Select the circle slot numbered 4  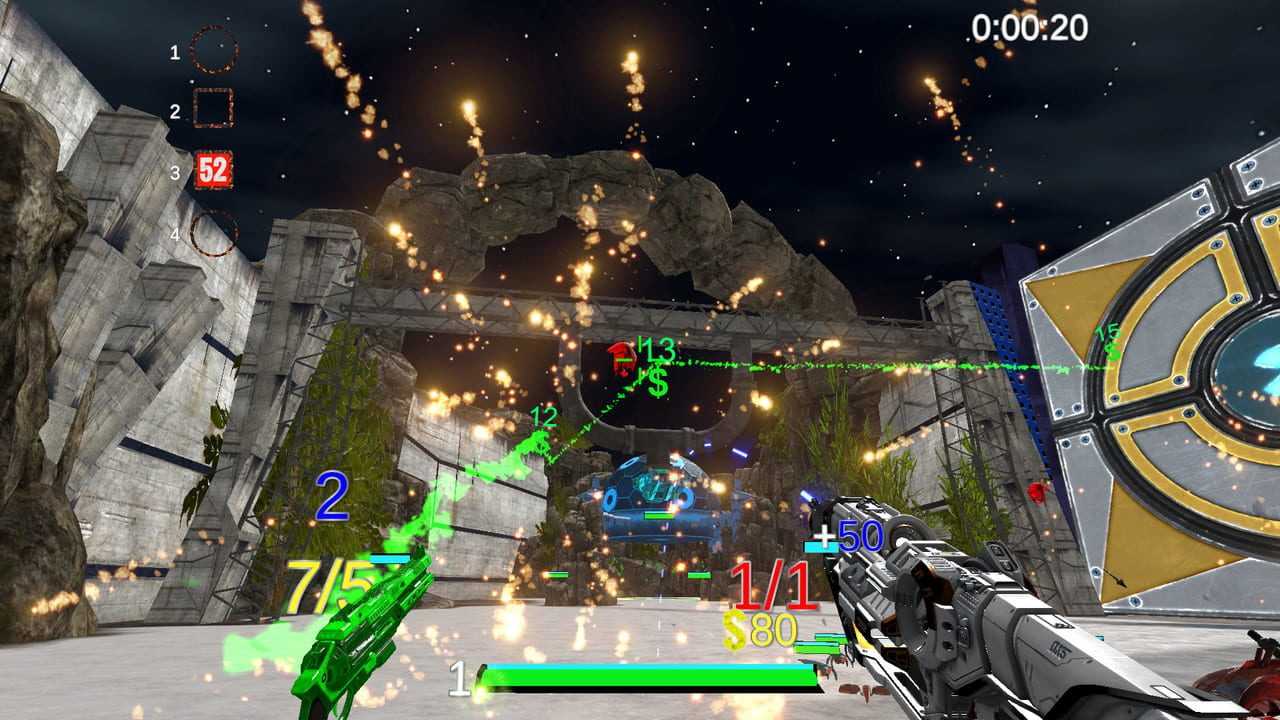(x=213, y=233)
